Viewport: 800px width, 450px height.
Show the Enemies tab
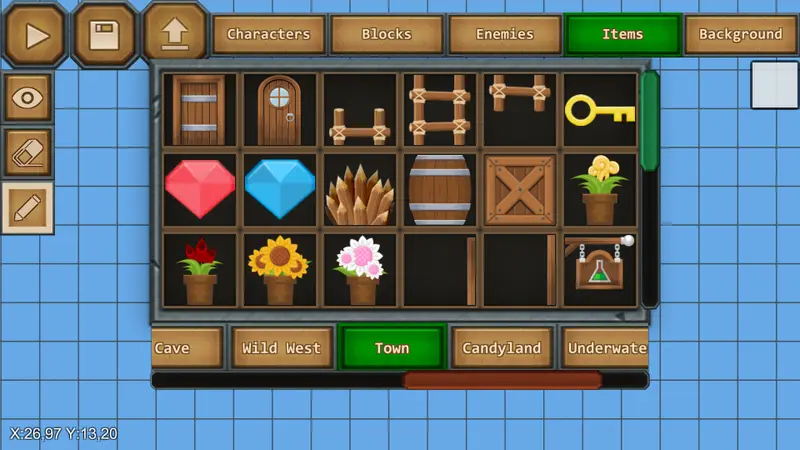click(504, 34)
